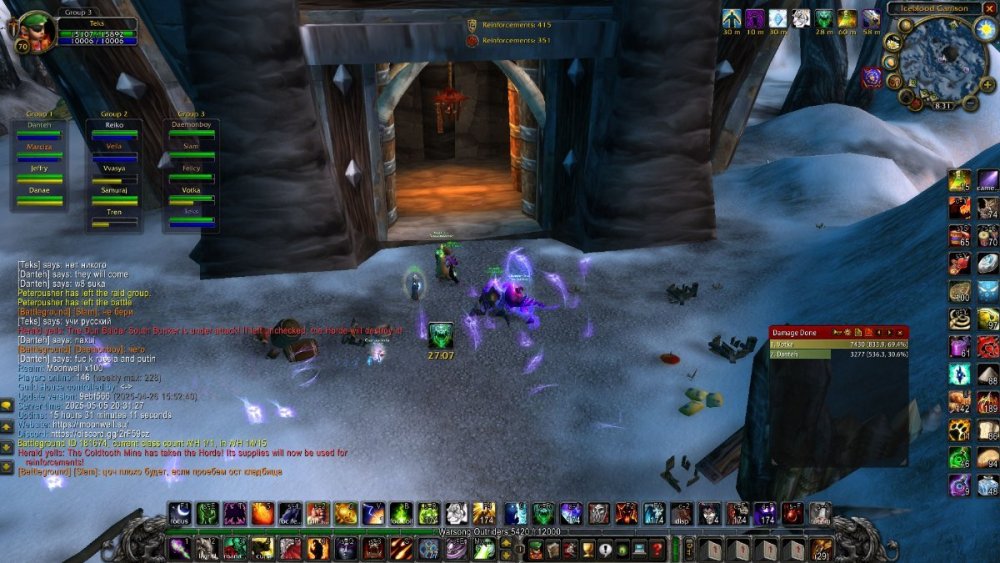Image resolution: width=1000 pixels, height=563 pixels.
Task: Click the sun day-night calendar button
Action: [x=985, y=29]
